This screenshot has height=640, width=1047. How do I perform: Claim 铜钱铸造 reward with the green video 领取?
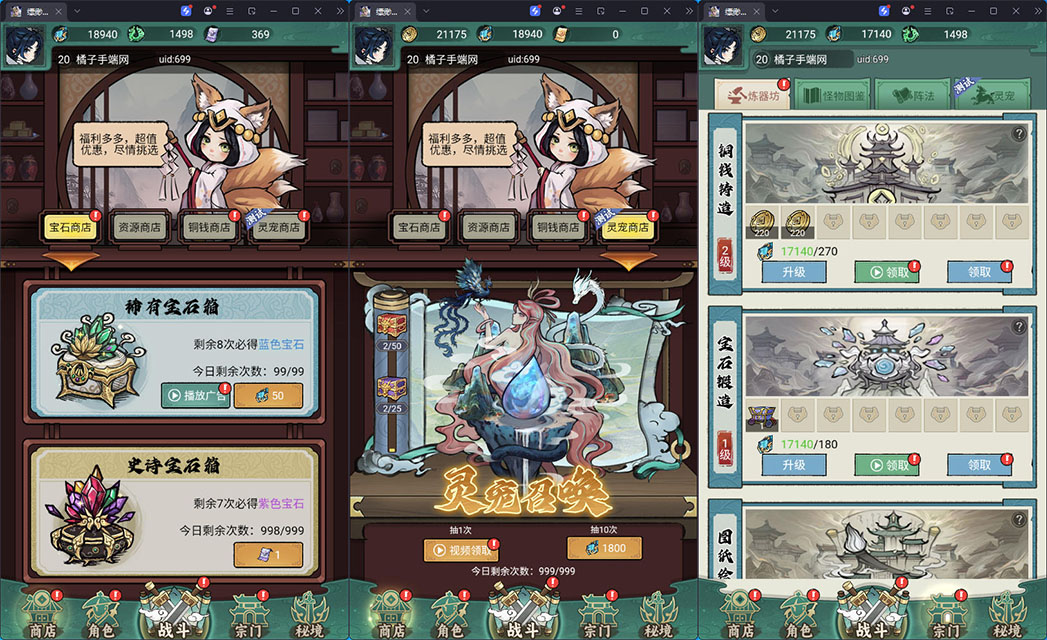[886, 271]
